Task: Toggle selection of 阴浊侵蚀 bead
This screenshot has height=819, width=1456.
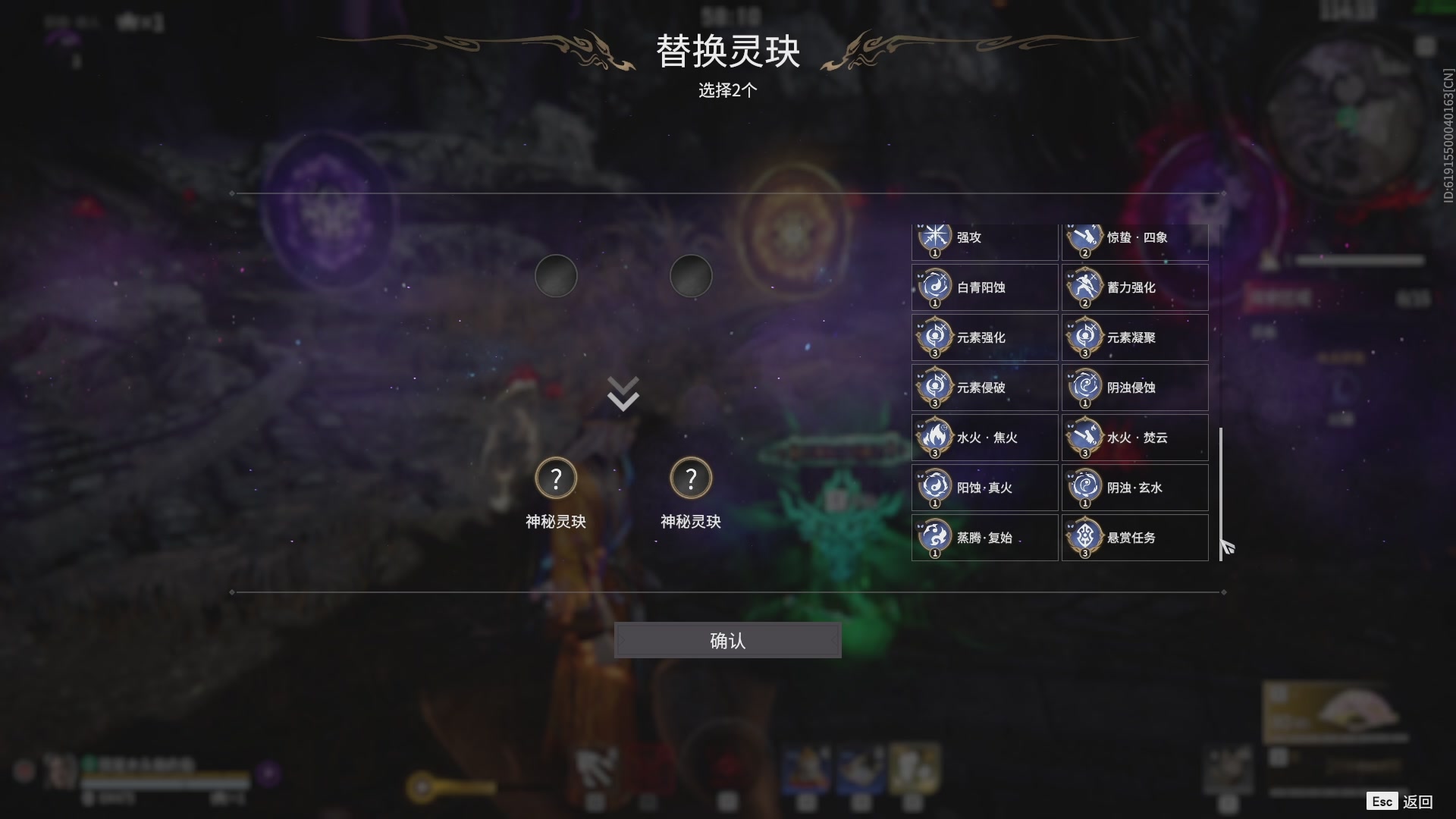Action: (x=1135, y=388)
